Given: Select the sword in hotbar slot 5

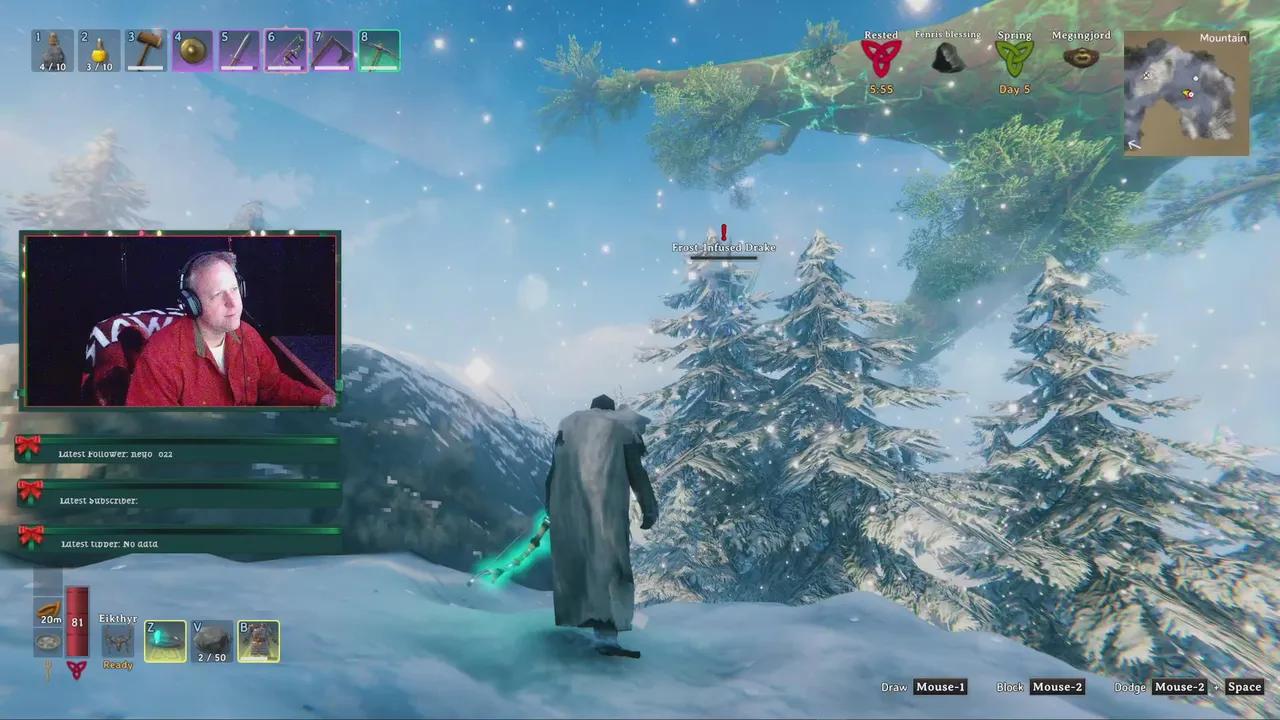Looking at the screenshot, I should [239, 51].
